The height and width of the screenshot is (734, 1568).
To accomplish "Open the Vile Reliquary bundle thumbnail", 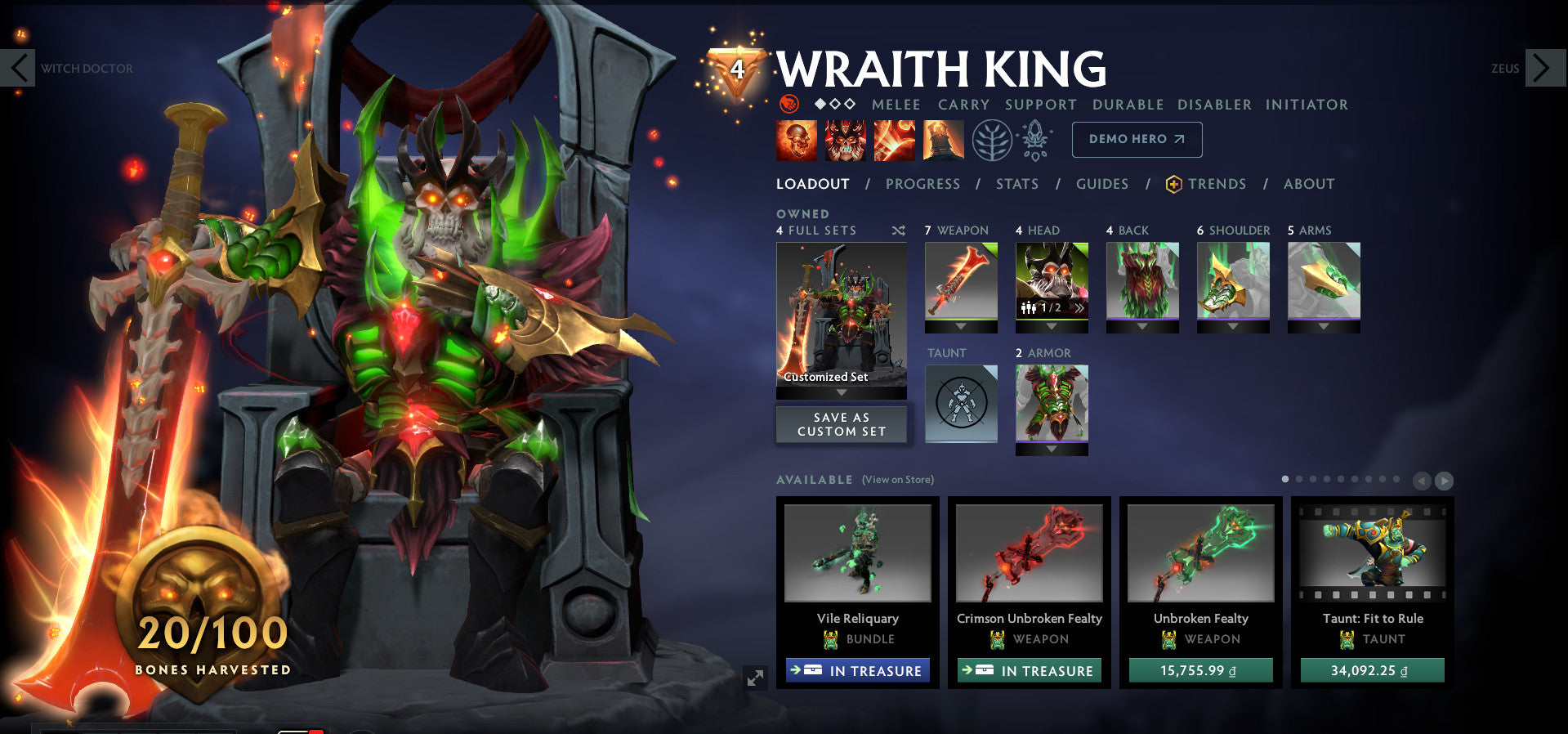I will click(857, 554).
